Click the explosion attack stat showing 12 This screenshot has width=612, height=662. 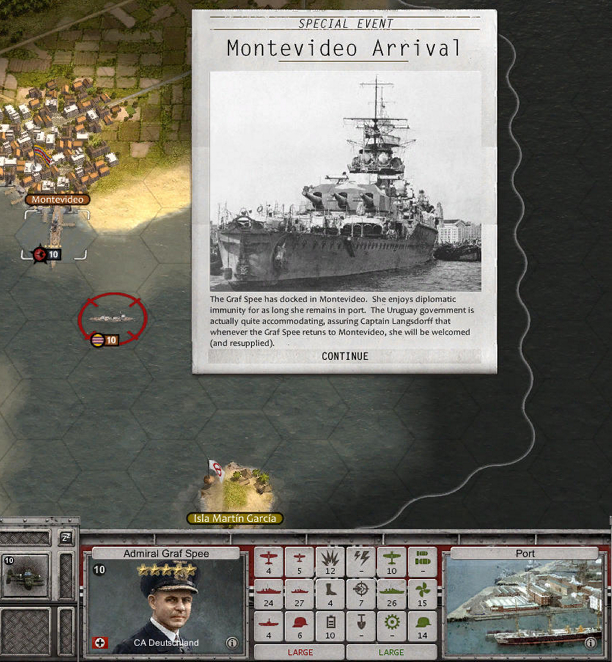pos(331,562)
